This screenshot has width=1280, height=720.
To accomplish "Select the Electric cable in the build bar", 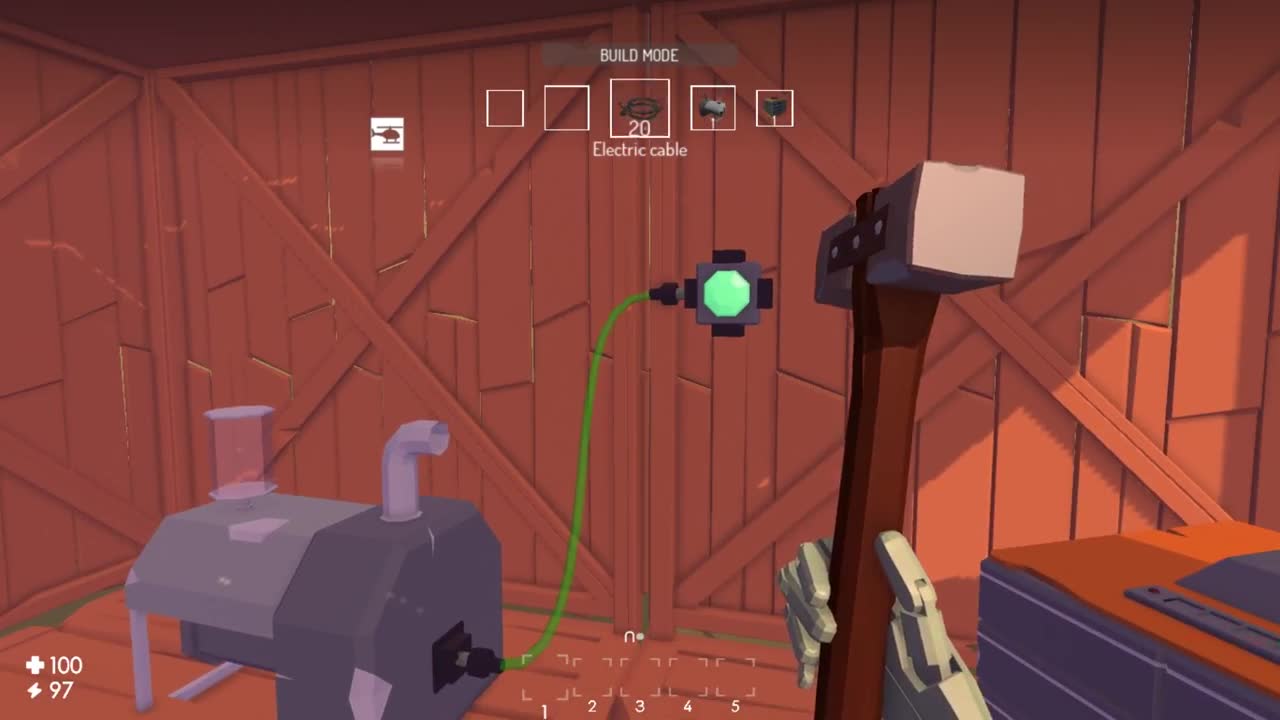I will click(640, 107).
